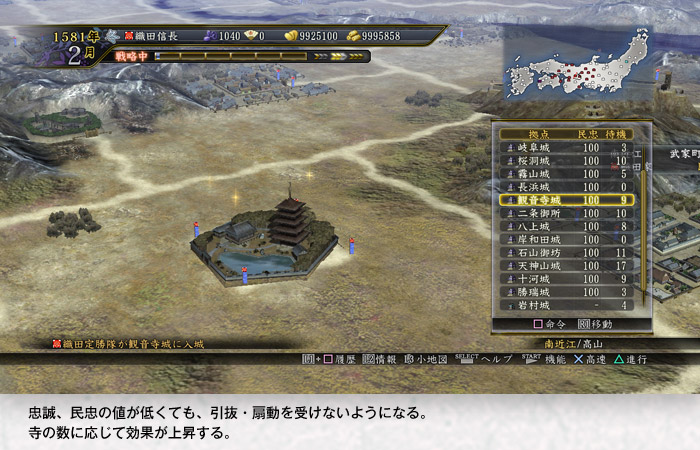Screen dimensions: 700x450
Task: Pick the 長浜城 entry
Action: 535,187
